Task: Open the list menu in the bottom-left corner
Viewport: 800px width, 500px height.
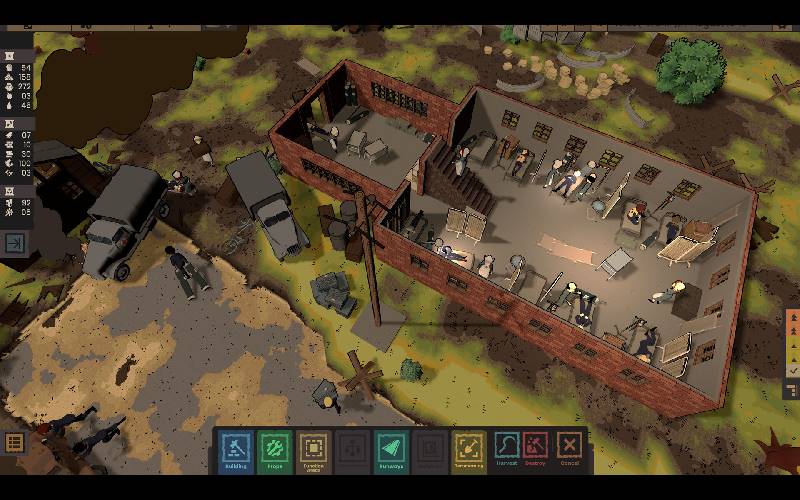Action: tap(14, 442)
